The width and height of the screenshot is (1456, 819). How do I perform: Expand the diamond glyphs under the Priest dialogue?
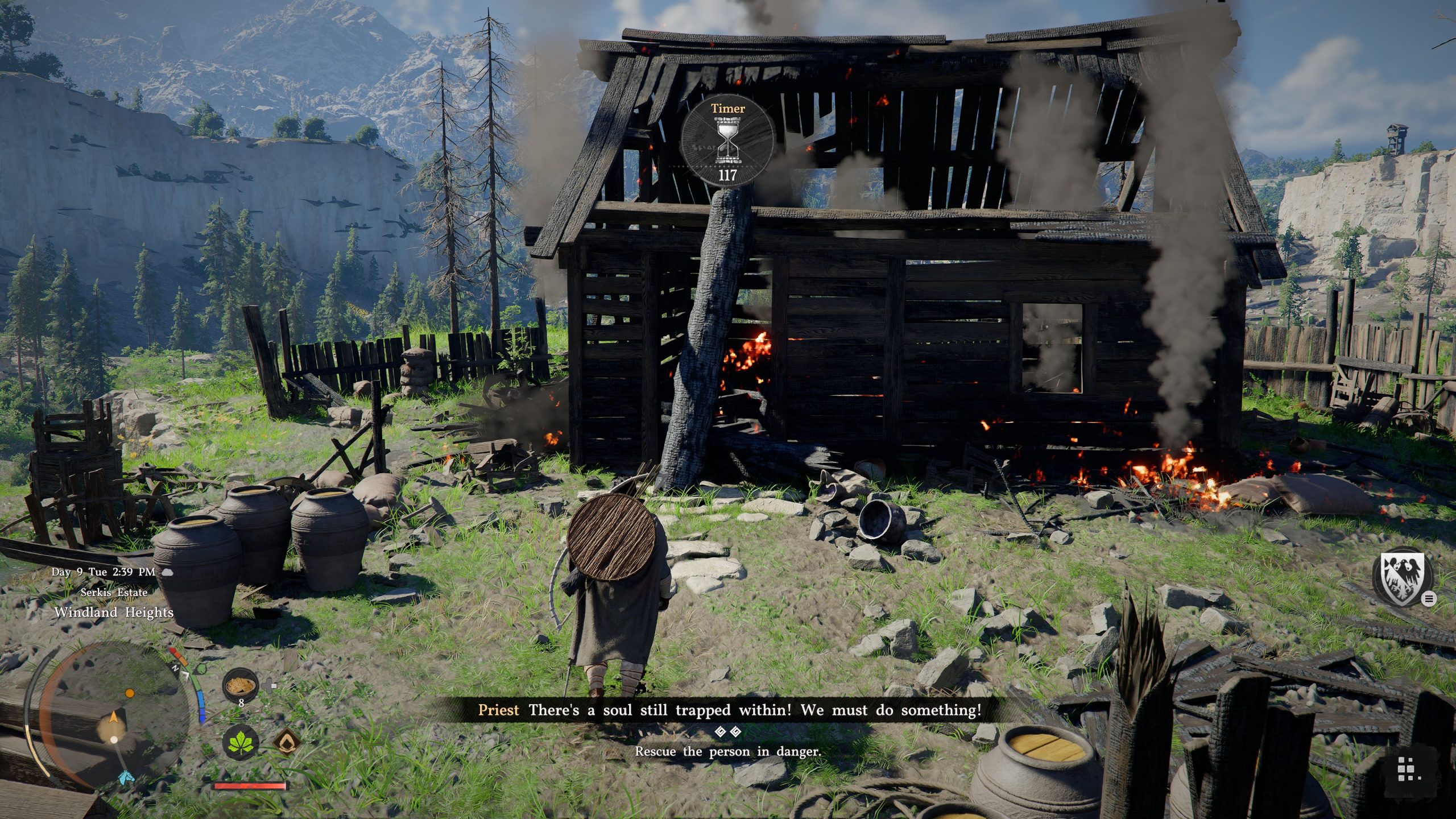[x=729, y=730]
